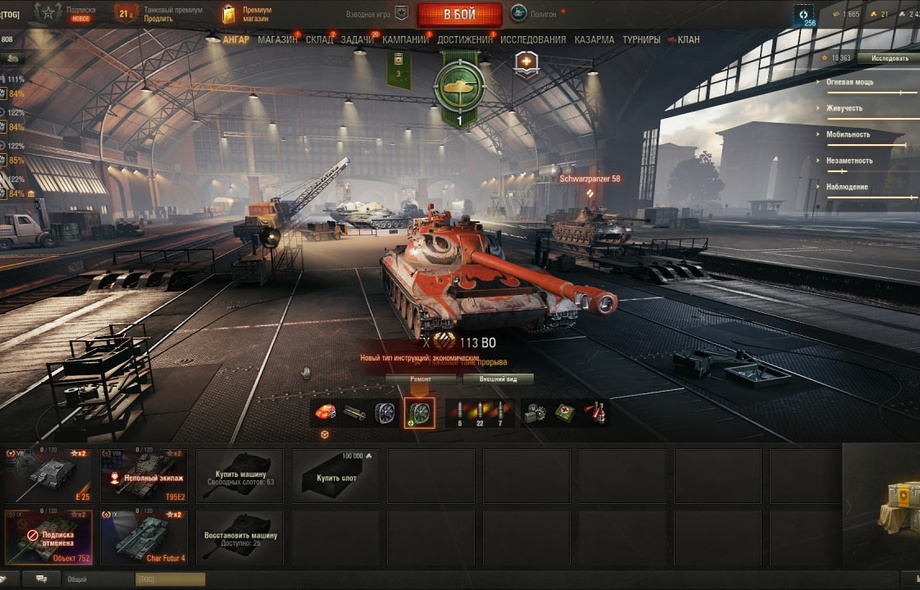Open Внешний вид (Exterior) customization

498,380
